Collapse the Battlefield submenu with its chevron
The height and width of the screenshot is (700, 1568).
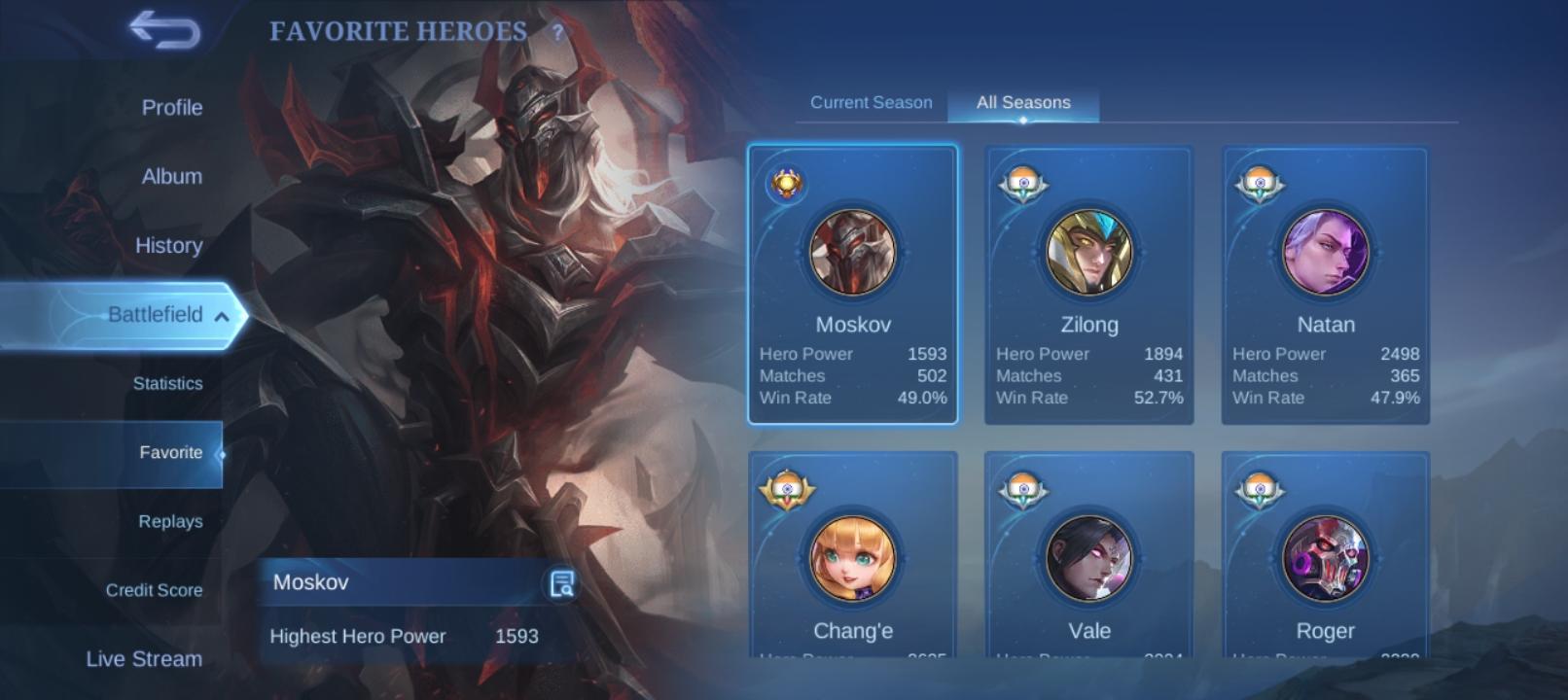(223, 315)
